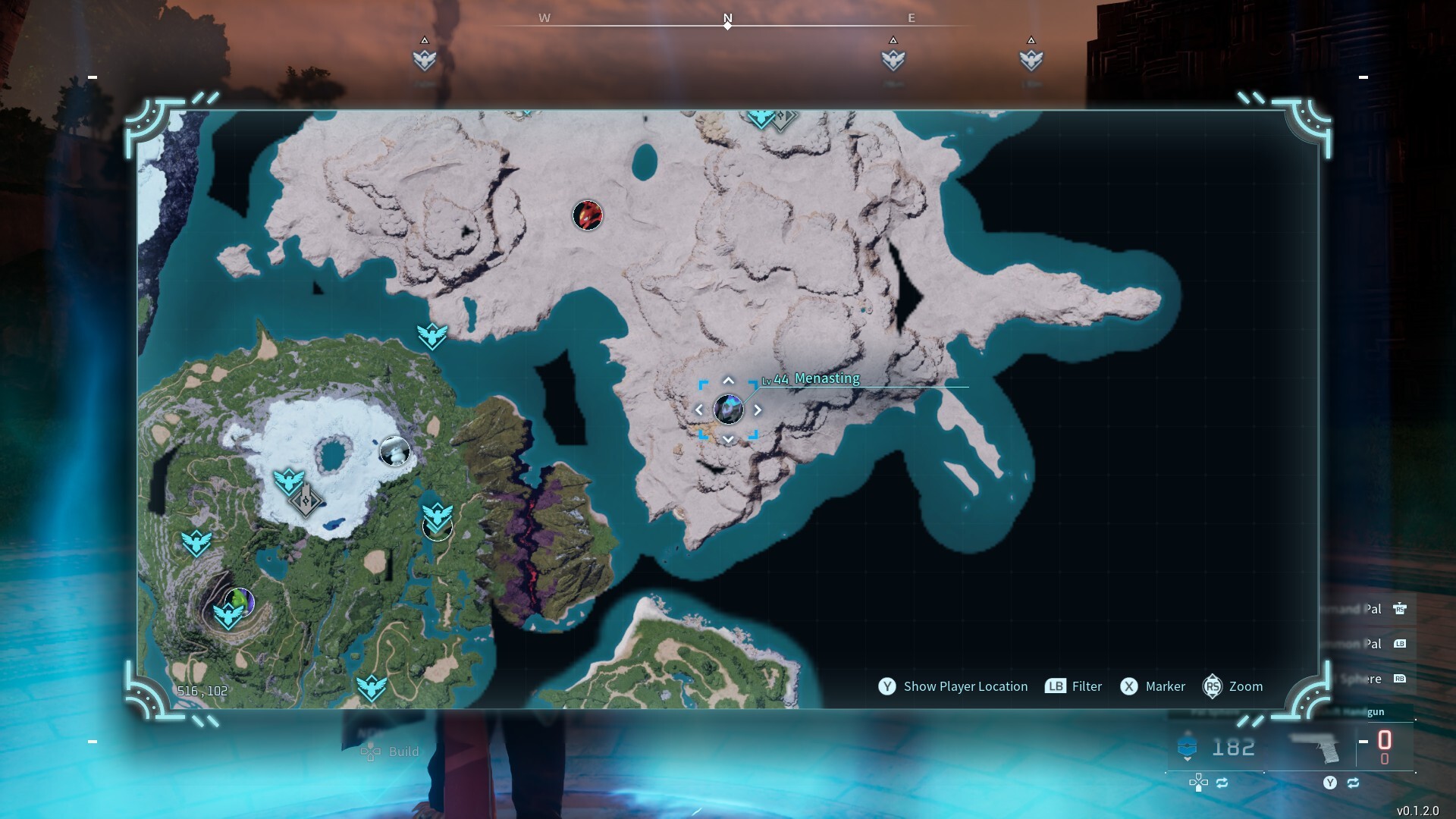Select the fast travel marker beside the lava ridge
The image size is (1456, 819).
point(438,517)
